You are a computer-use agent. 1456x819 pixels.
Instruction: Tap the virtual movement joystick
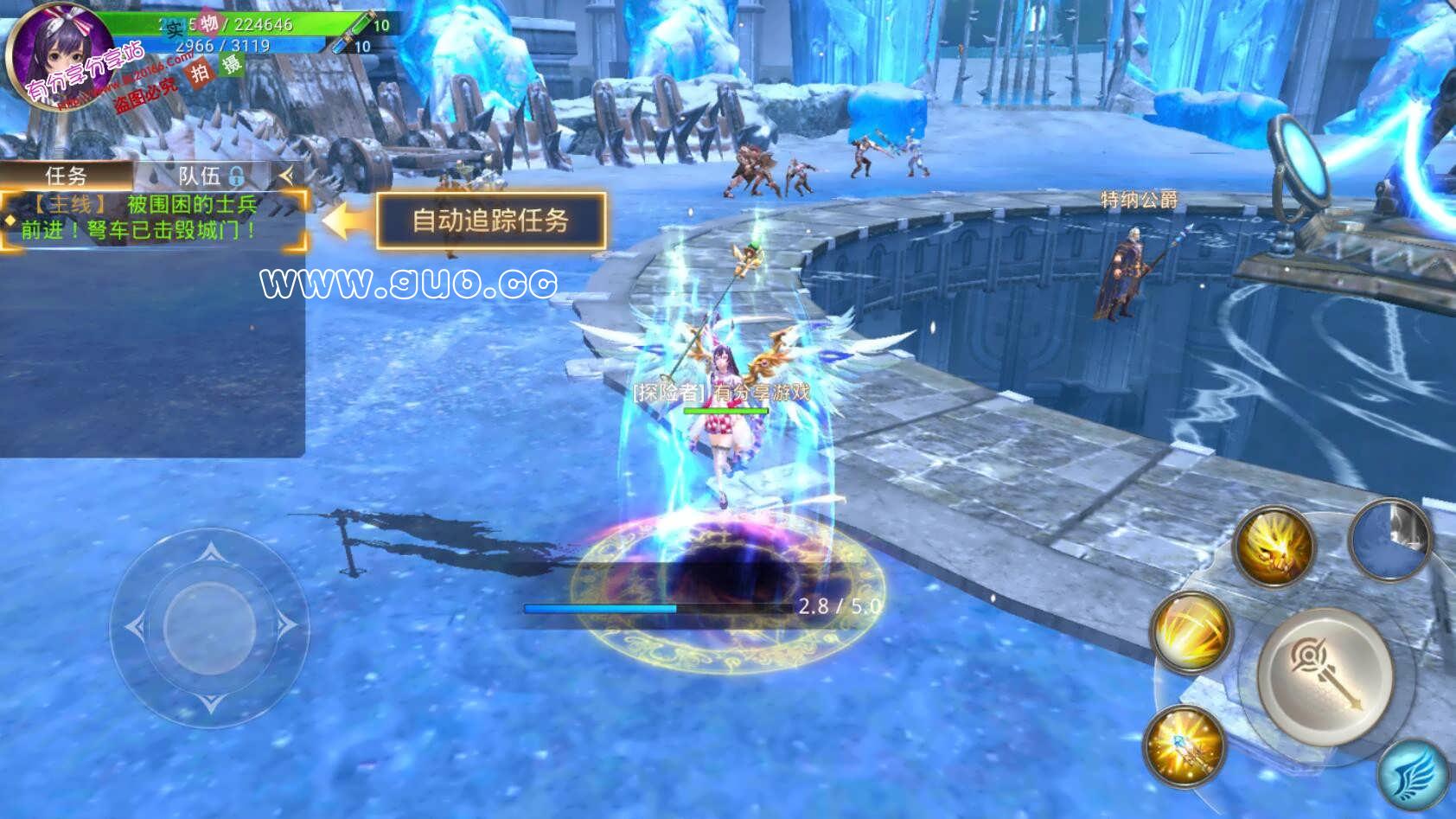tap(209, 626)
